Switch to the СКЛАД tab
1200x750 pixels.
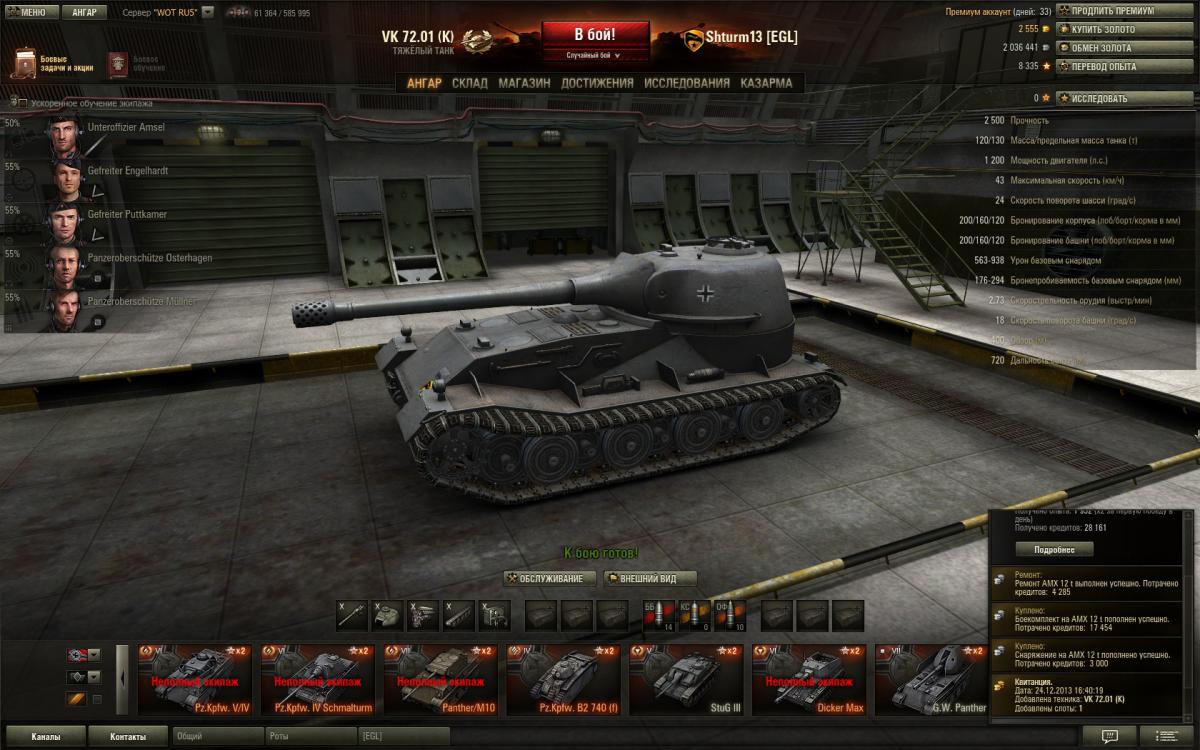click(469, 83)
